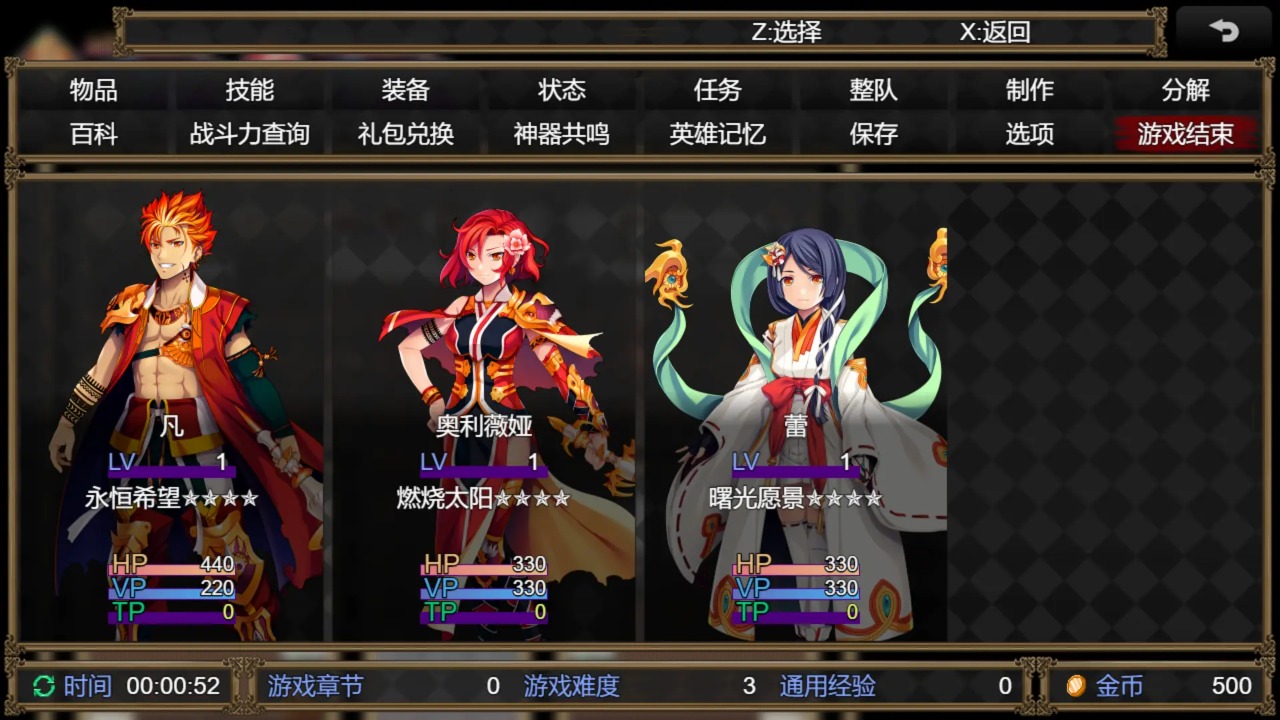Click the 保存 (Save) option
Screen dimensions: 1280x720
click(x=873, y=134)
